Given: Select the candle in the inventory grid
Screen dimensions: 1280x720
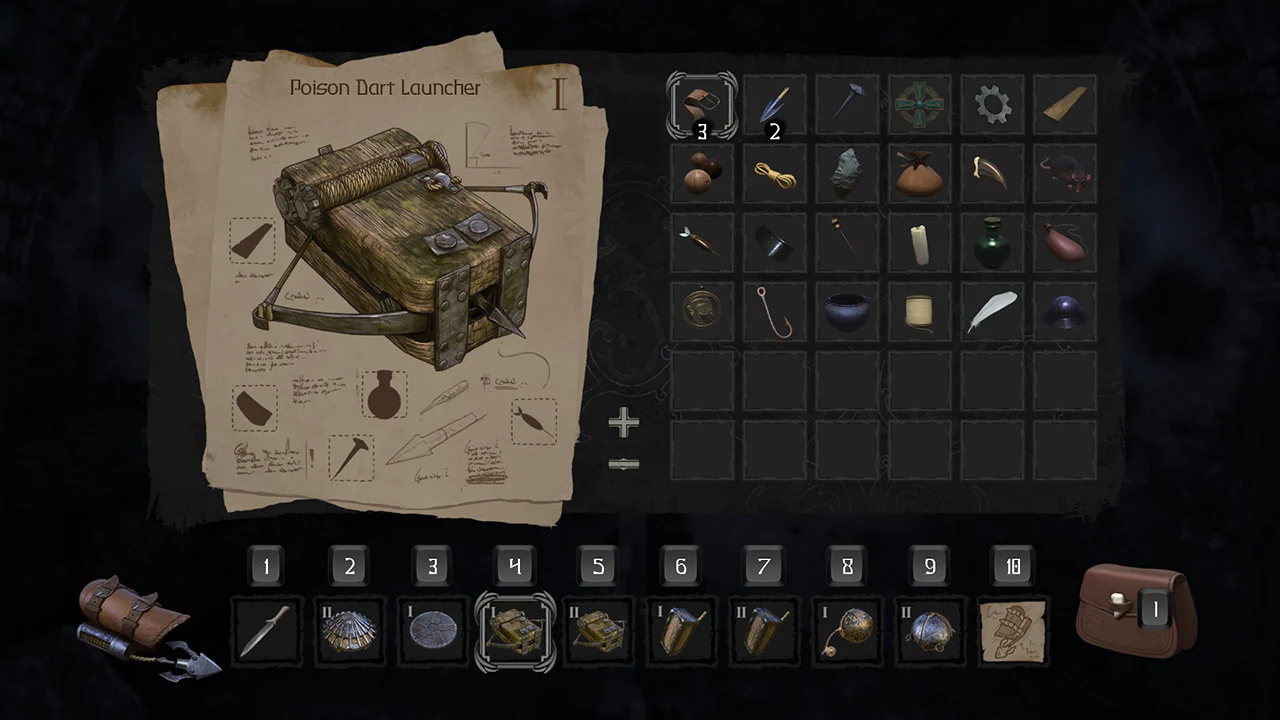Looking at the screenshot, I should [x=920, y=243].
